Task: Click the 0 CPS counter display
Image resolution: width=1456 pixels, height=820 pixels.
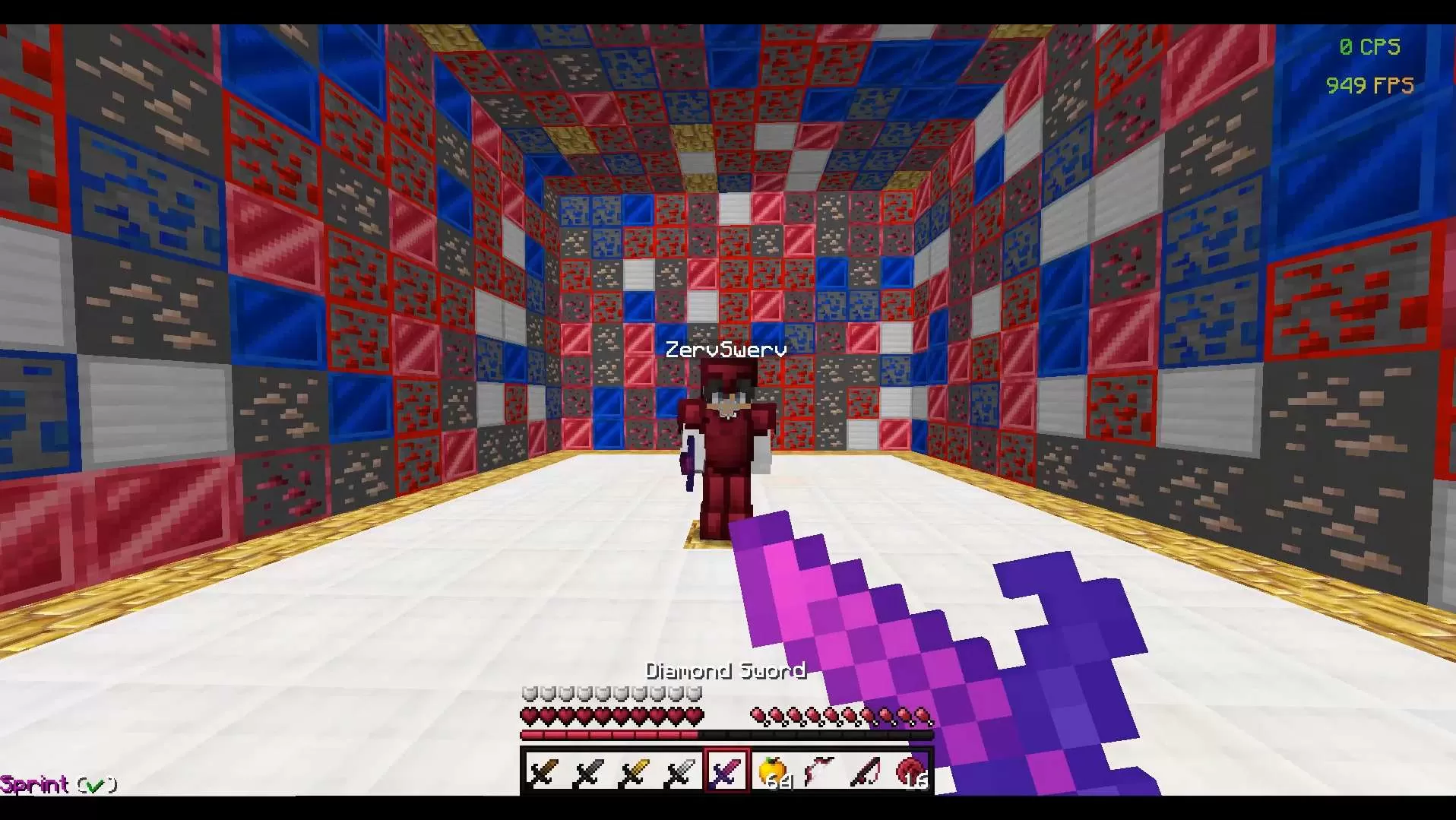Action: (1370, 46)
